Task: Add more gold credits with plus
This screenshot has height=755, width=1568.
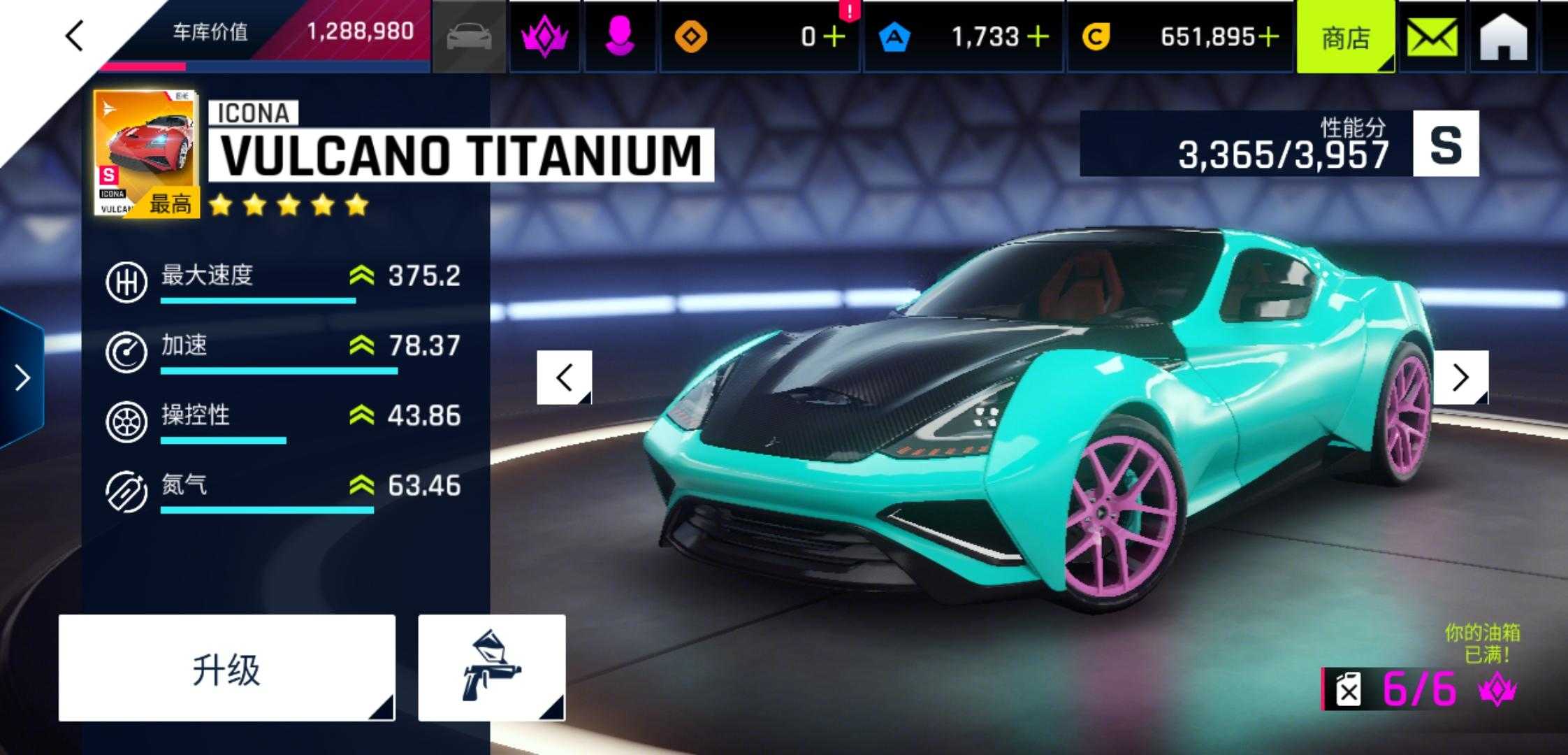Action: pyautogui.click(x=1268, y=36)
